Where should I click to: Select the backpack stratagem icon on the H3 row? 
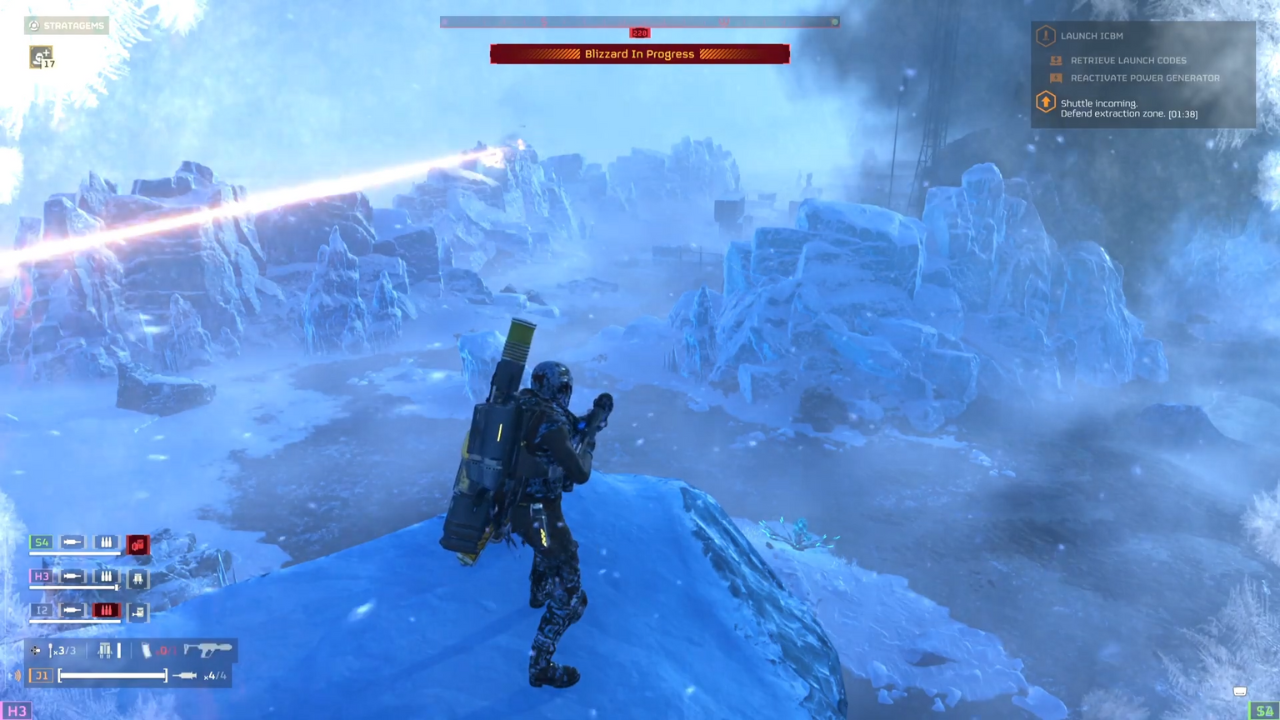[x=138, y=578]
